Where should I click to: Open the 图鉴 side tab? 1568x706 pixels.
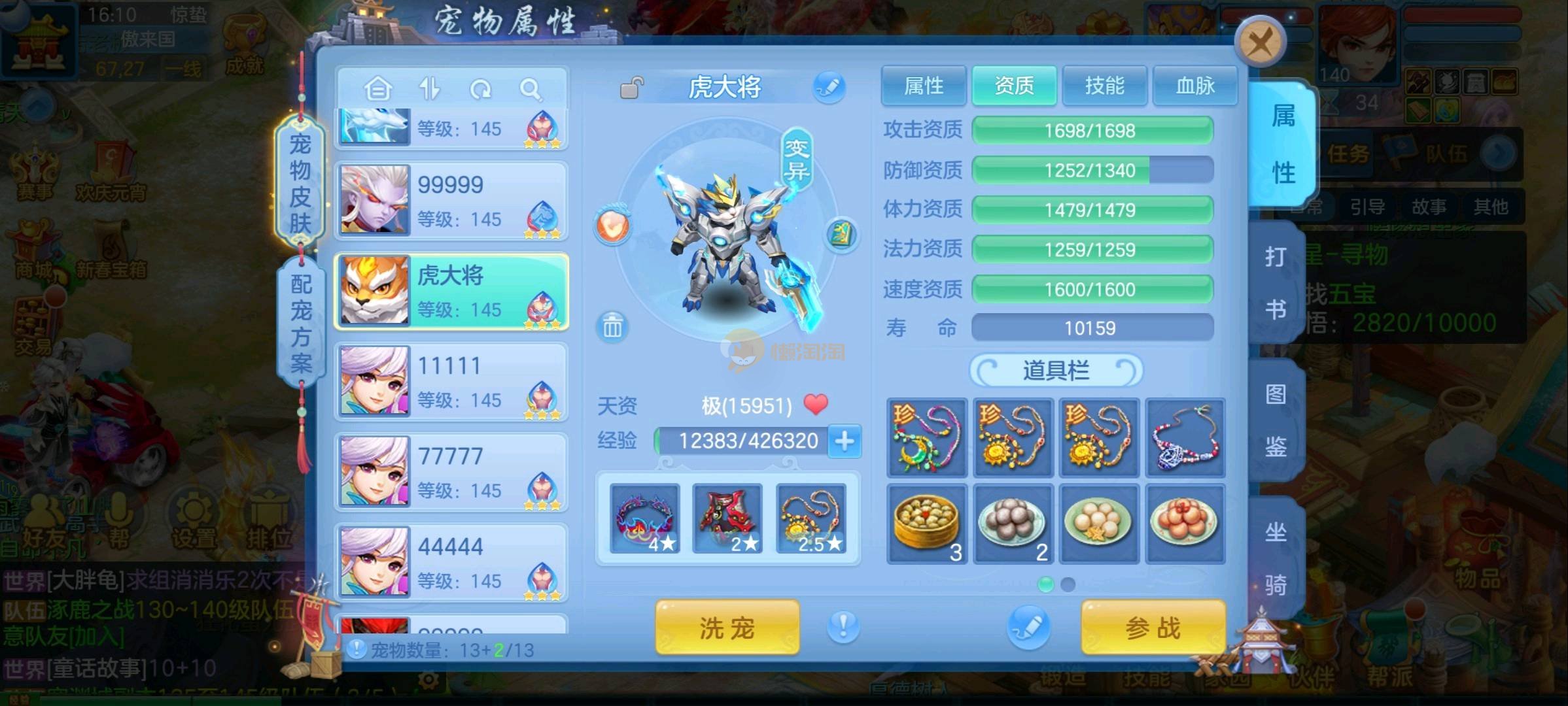[1276, 420]
